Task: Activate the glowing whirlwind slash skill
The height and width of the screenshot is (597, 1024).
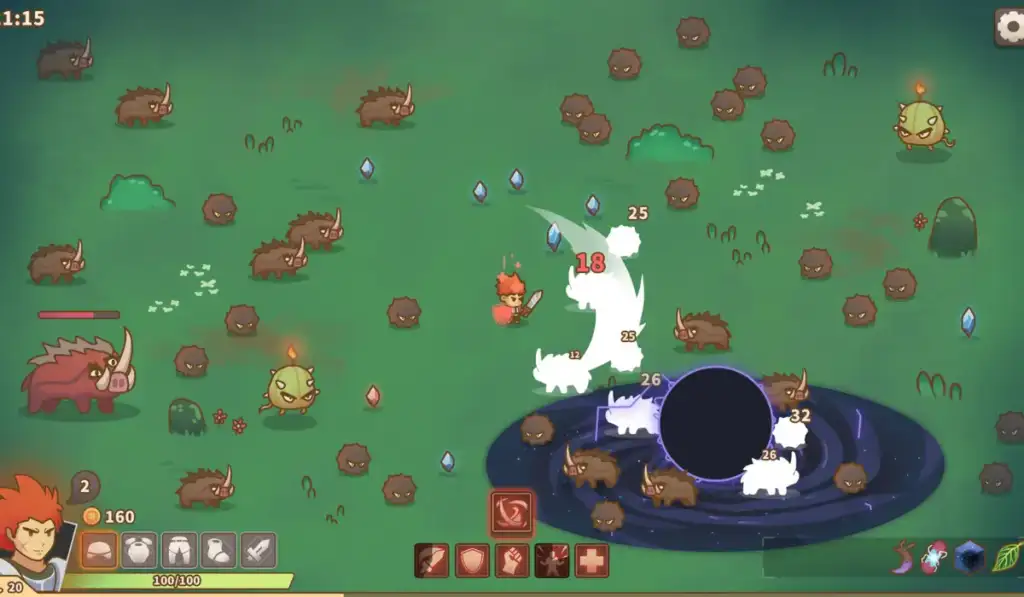Action: [511, 511]
